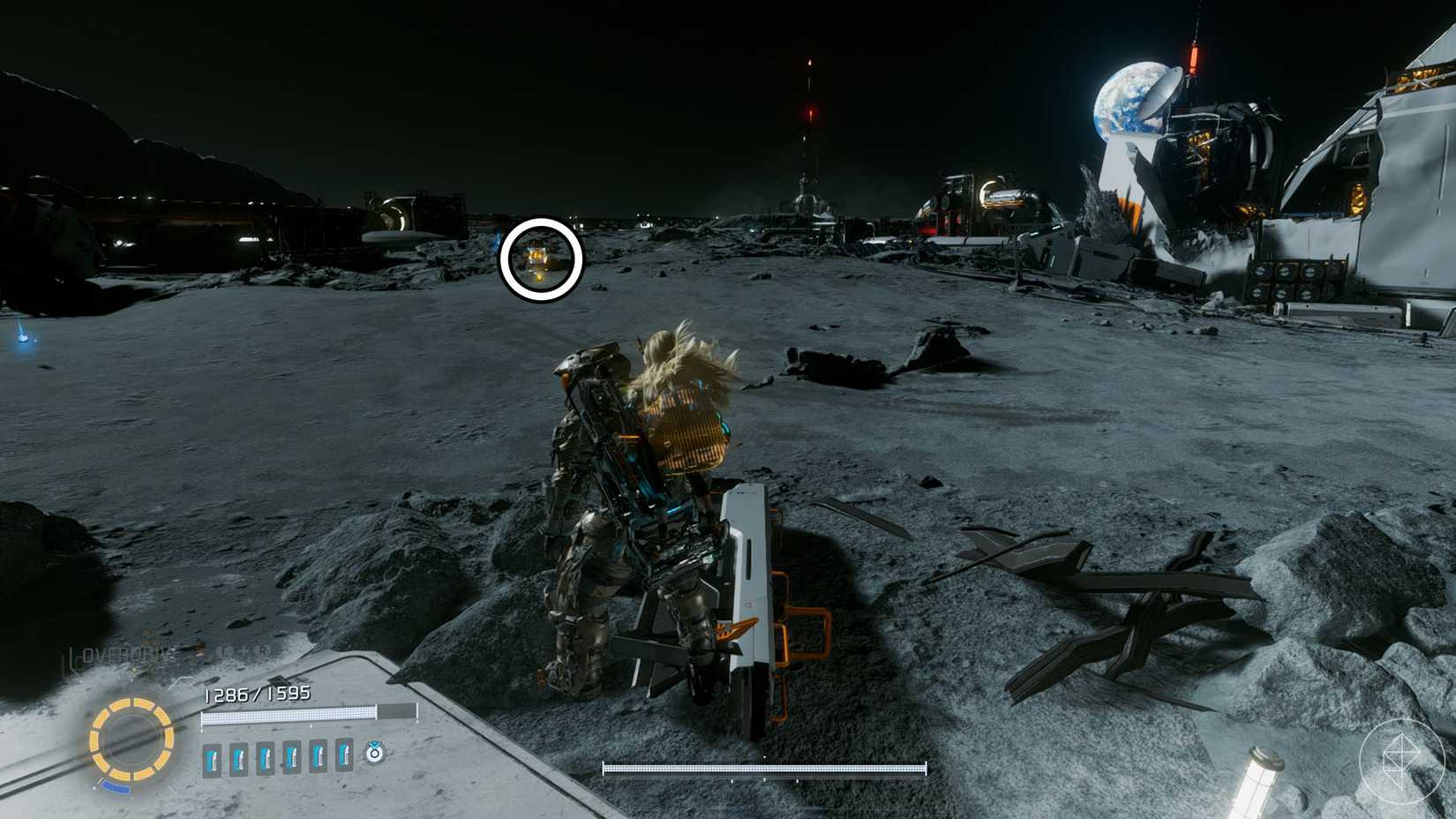Select the second battery consumable slot icon
Image resolution: width=1456 pixels, height=819 pixels.
tap(239, 756)
